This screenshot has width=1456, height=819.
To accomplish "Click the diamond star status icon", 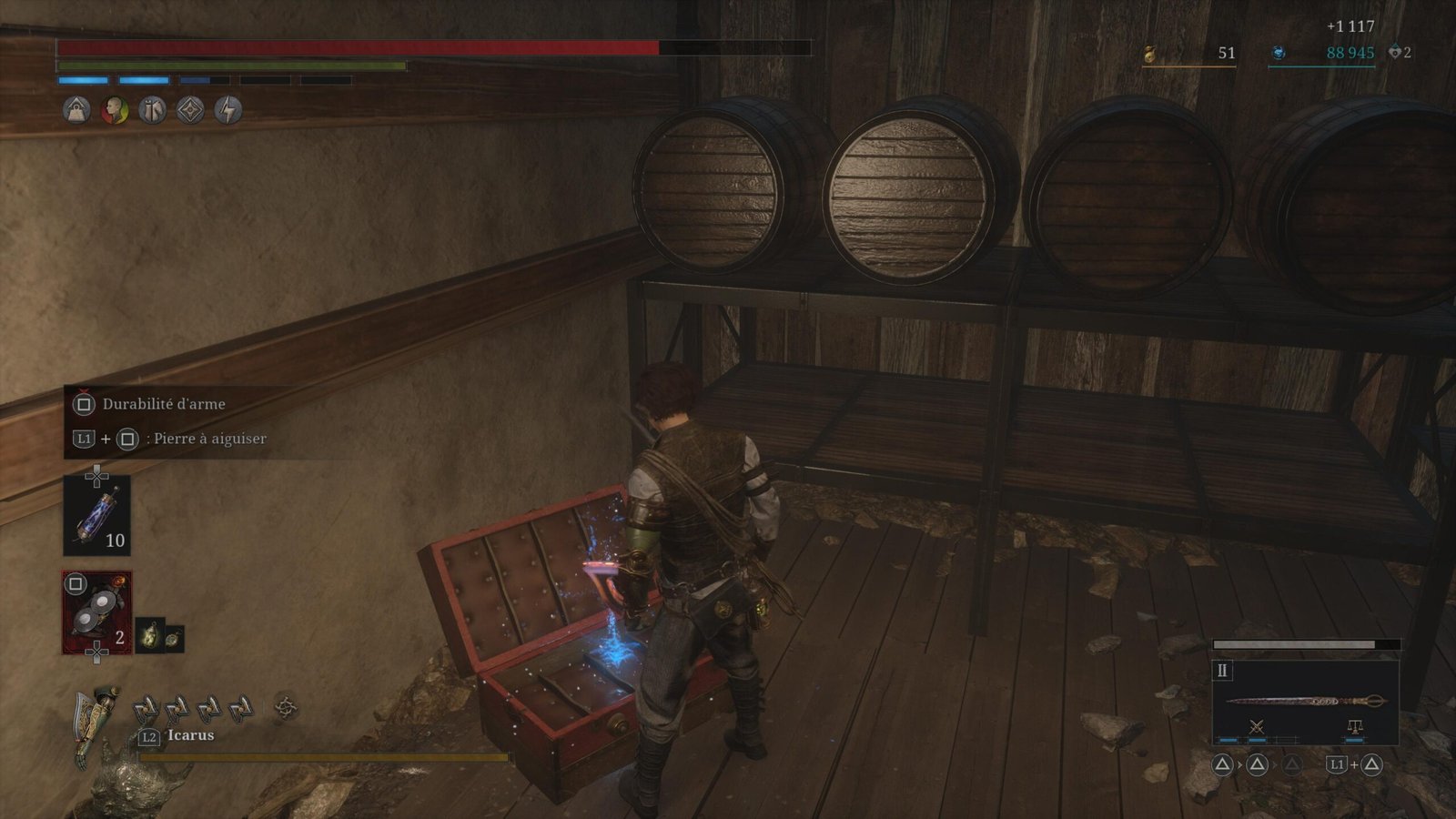I will pyautogui.click(x=190, y=110).
